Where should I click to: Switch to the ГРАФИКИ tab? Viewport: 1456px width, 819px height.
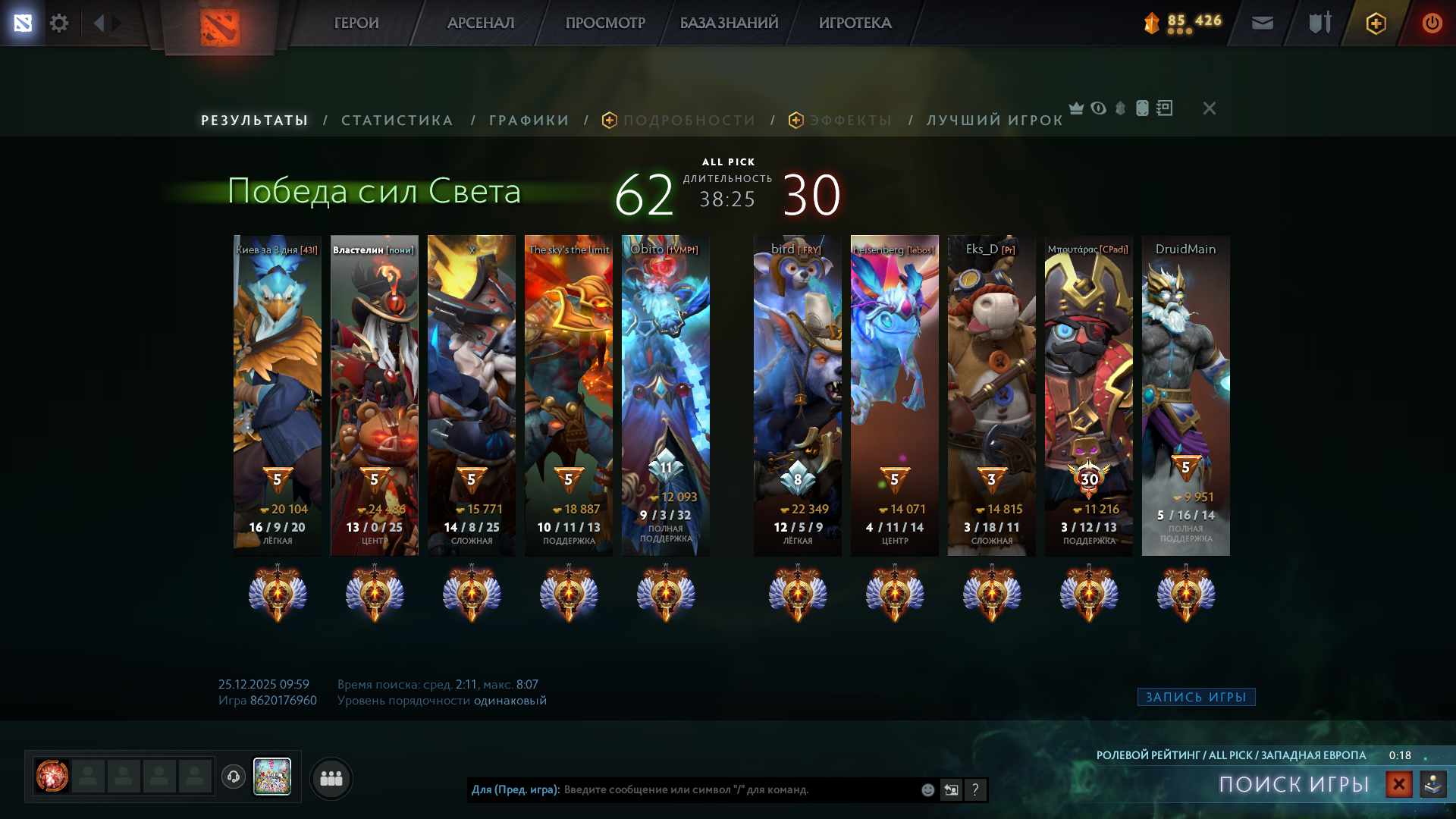tap(529, 121)
